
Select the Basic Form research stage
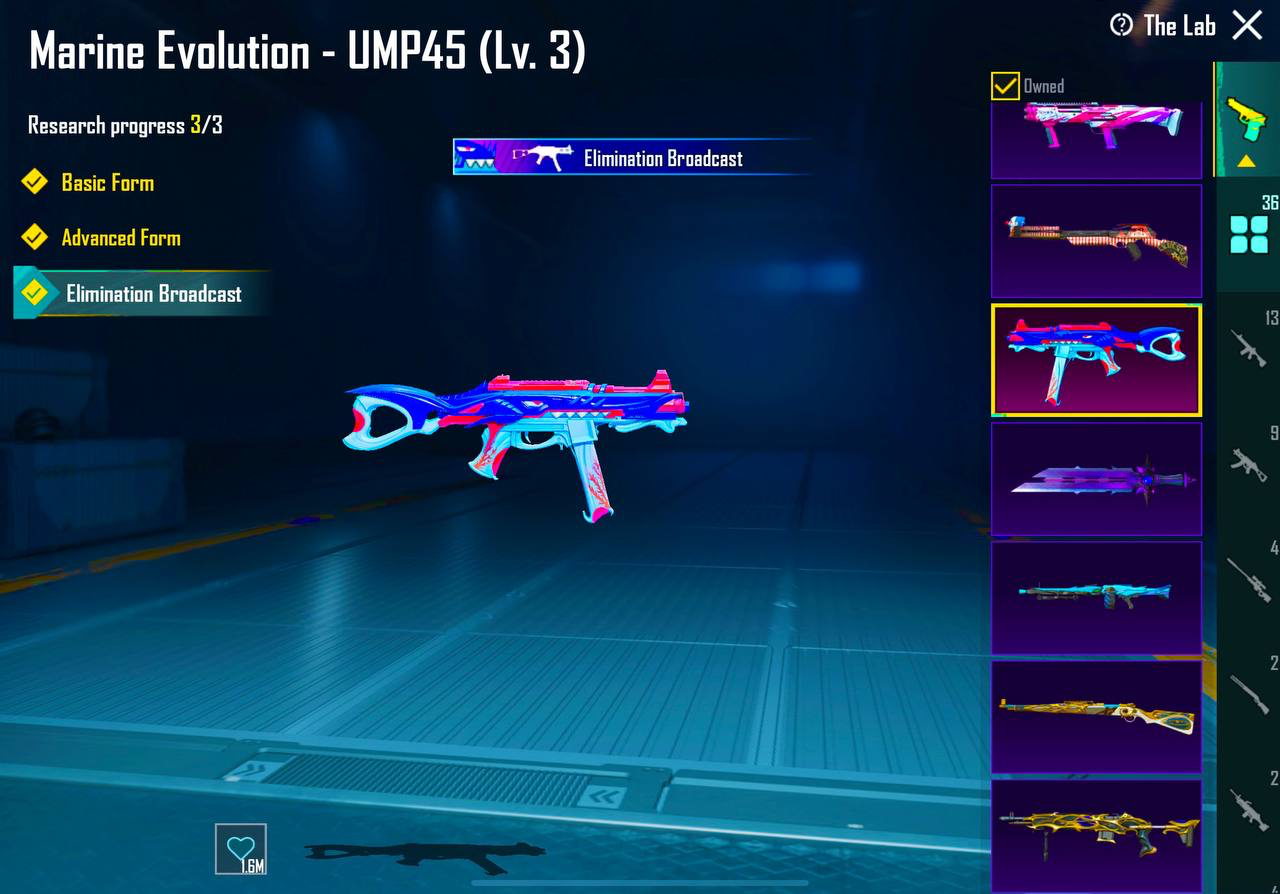click(107, 183)
